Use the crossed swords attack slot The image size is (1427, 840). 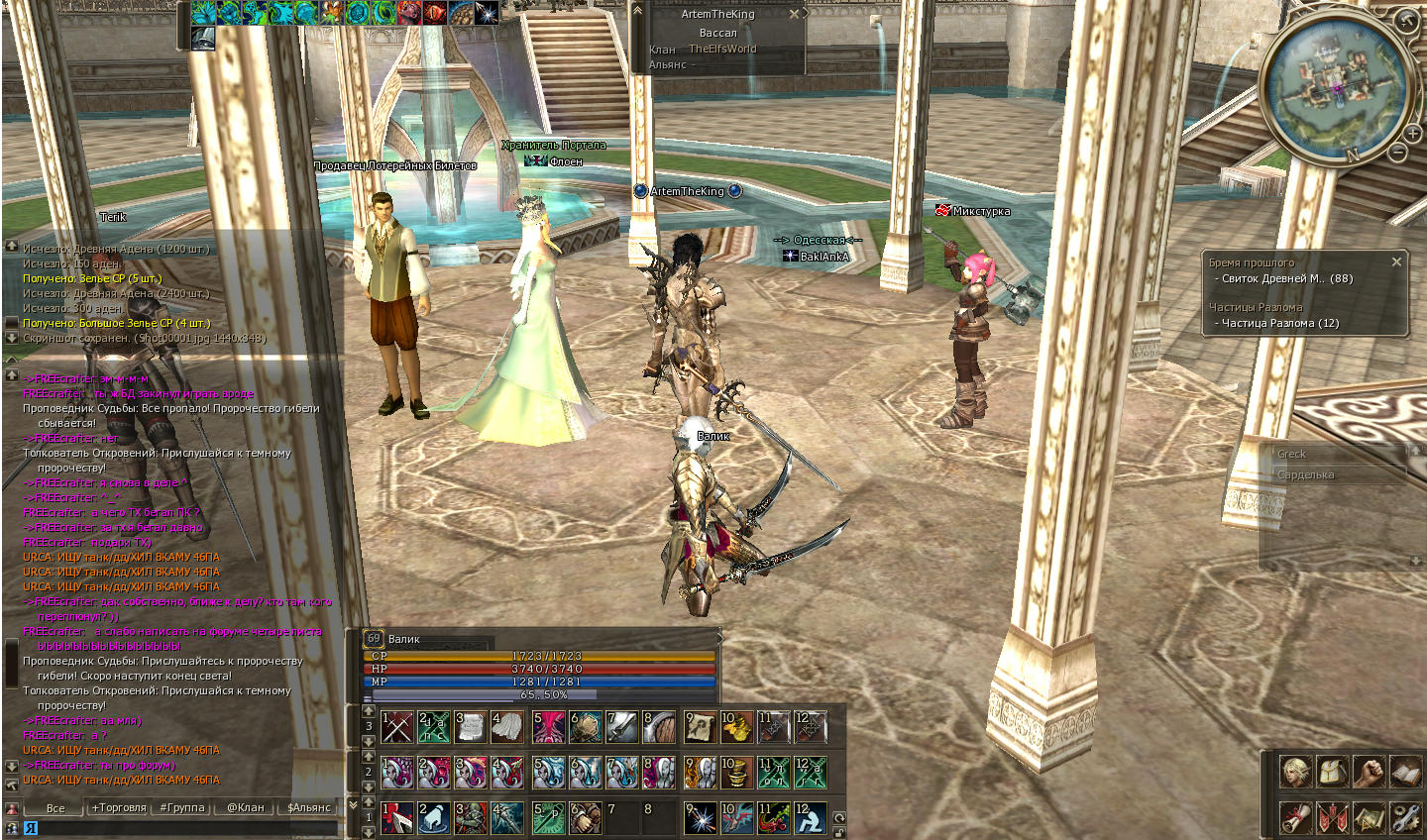coord(397,727)
